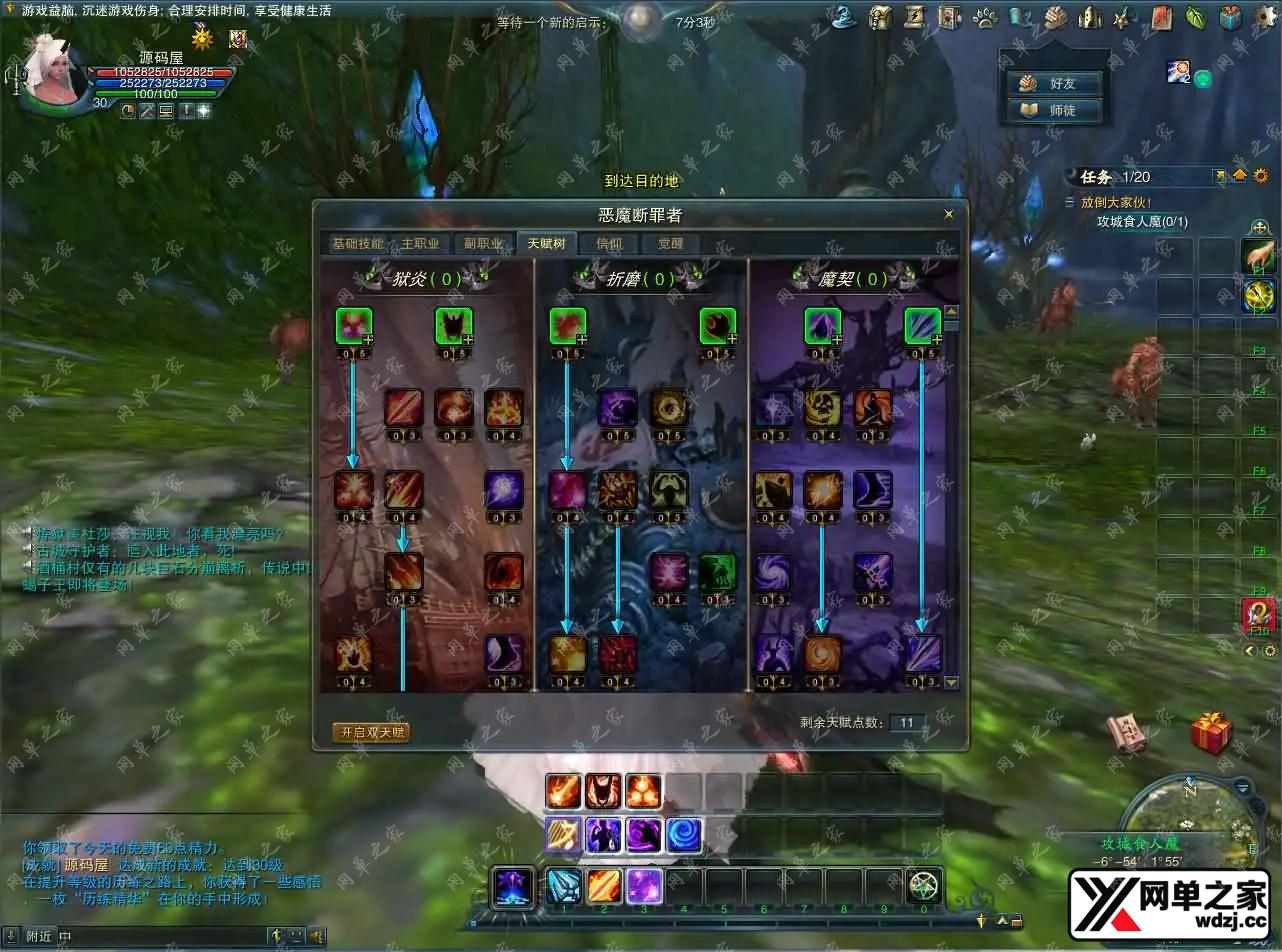Click the green leaf menu icon
Viewport: 1282px width, 952px height.
click(1195, 17)
